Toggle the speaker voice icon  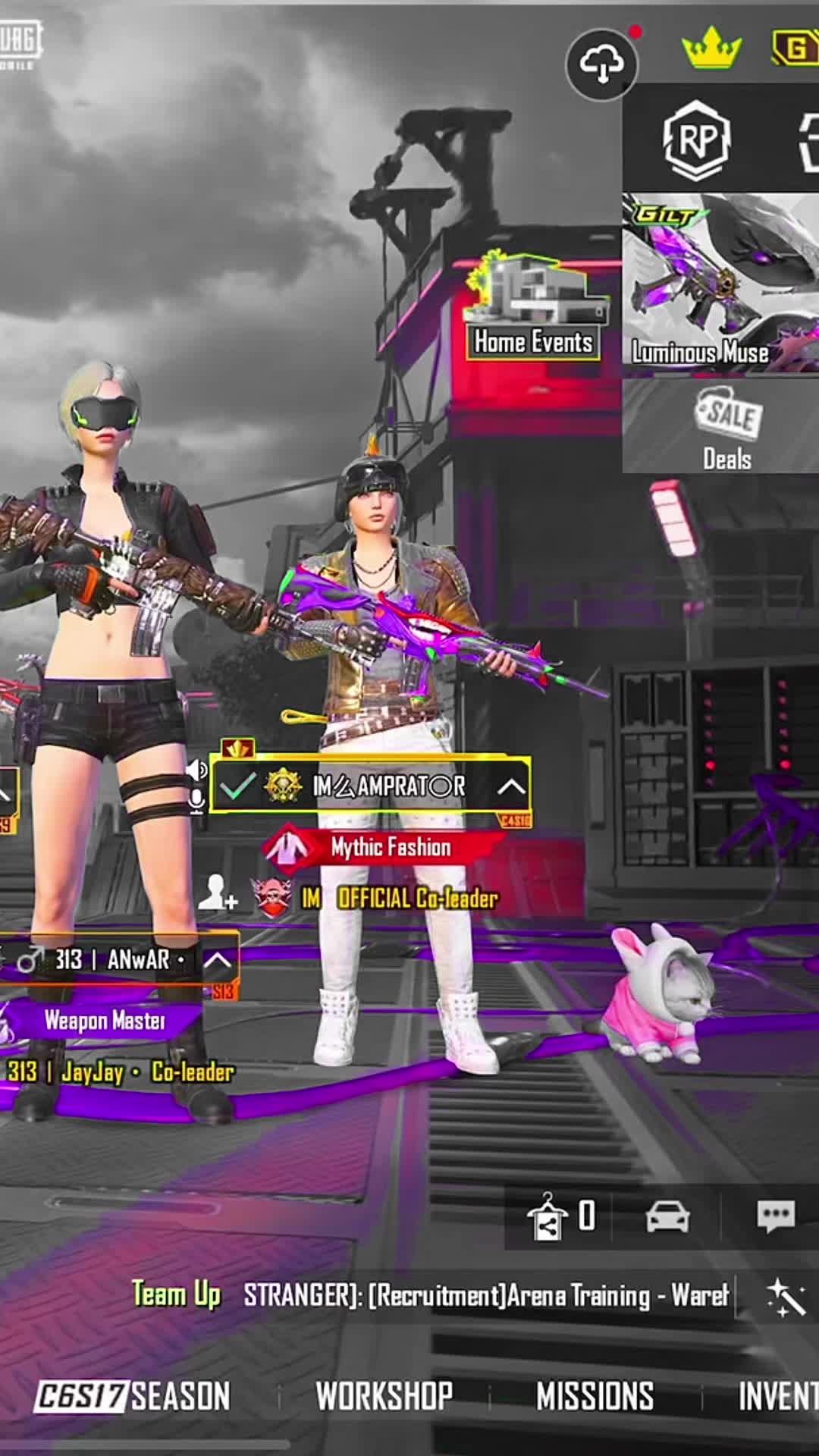196,770
